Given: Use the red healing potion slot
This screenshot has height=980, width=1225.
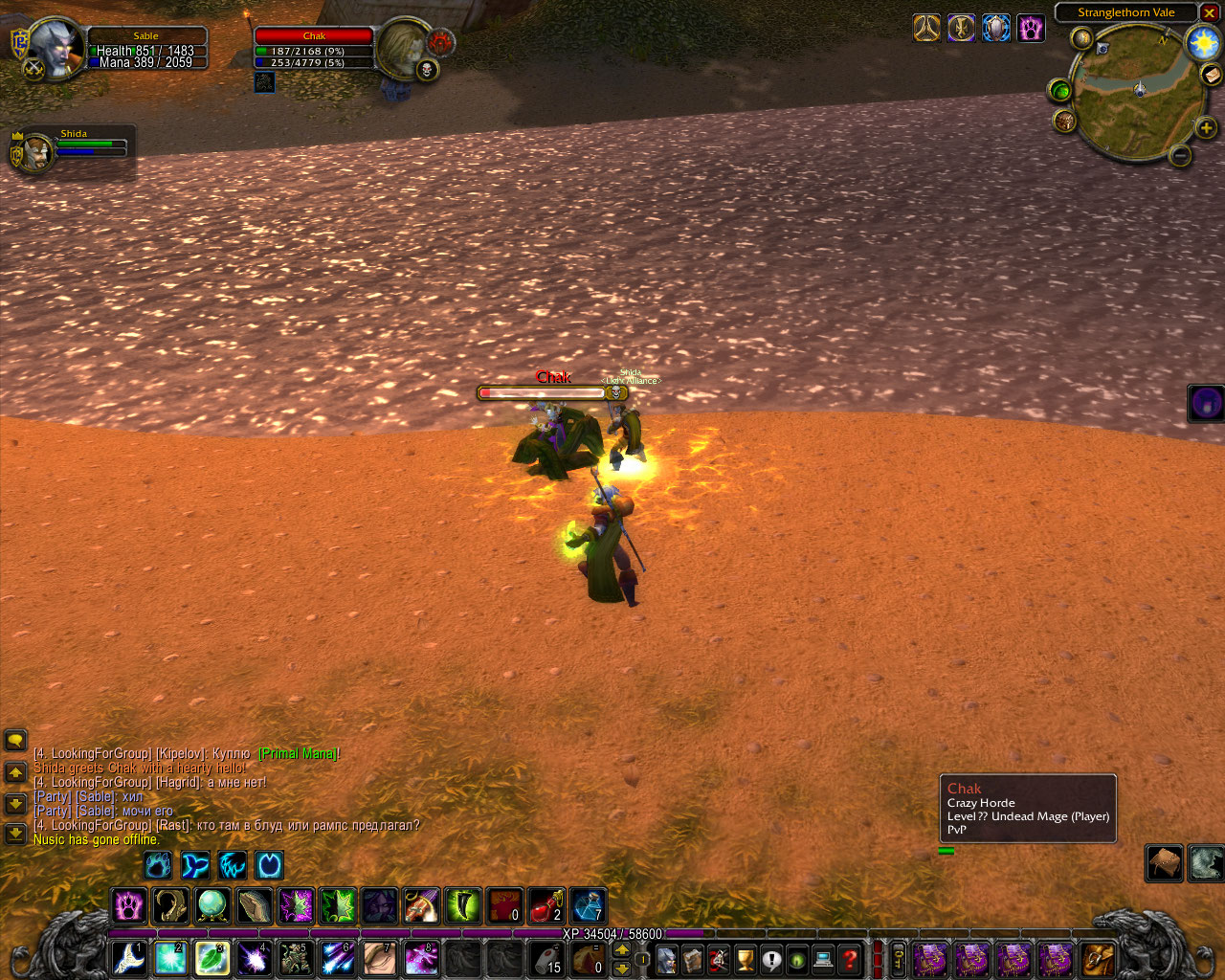Looking at the screenshot, I should (546, 905).
